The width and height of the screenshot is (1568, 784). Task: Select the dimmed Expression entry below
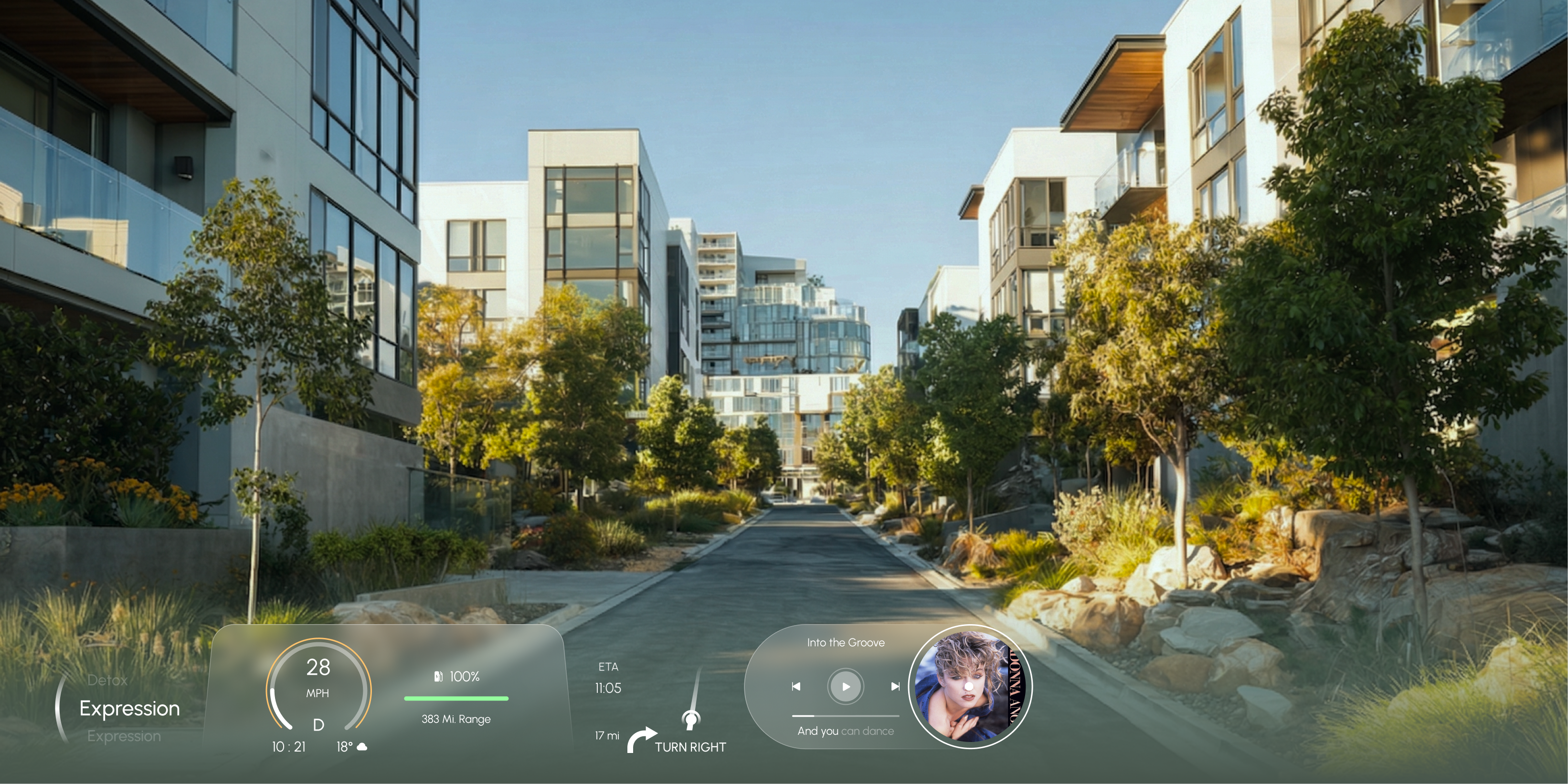pyautogui.click(x=124, y=737)
